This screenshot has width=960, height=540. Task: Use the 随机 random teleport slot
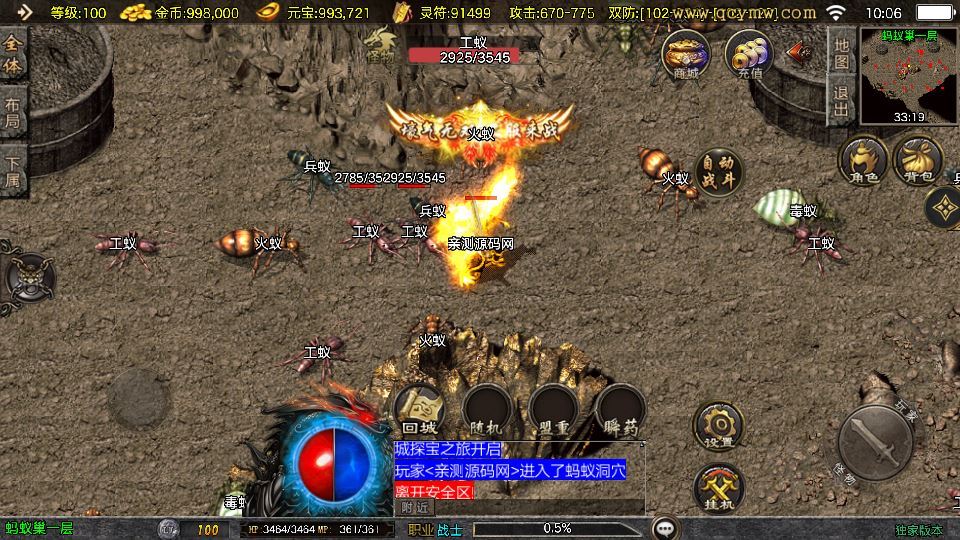487,410
